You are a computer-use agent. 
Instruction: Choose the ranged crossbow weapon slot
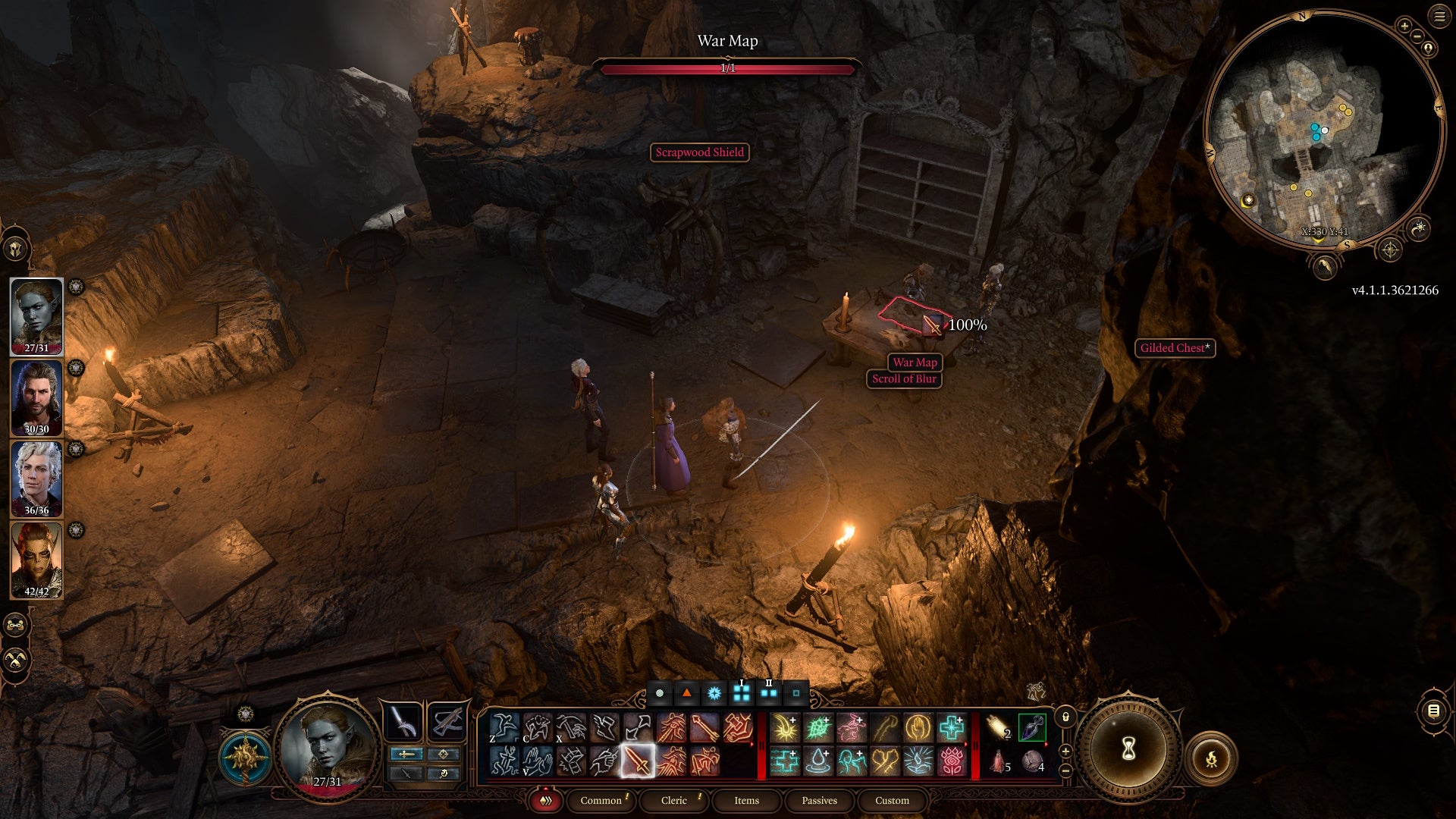coord(447,721)
